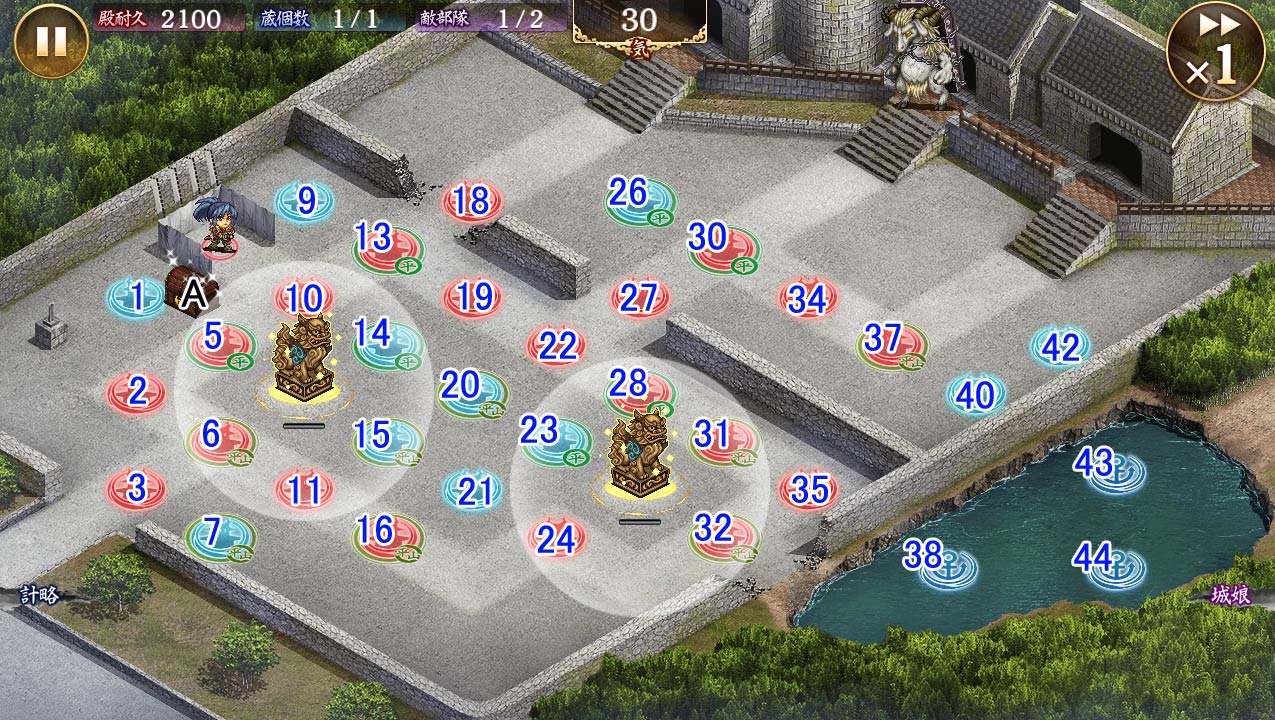1275x720 pixels.
Task: Choose deployment tile number 18
Action: pos(472,203)
